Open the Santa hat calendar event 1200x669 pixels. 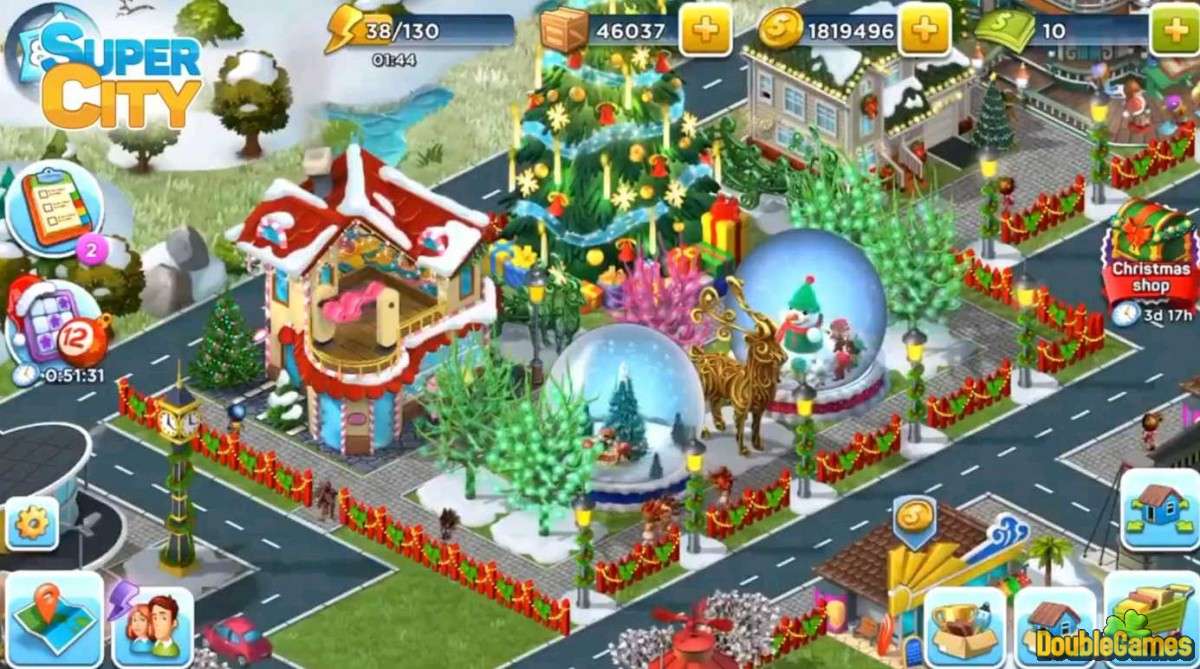click(x=48, y=322)
